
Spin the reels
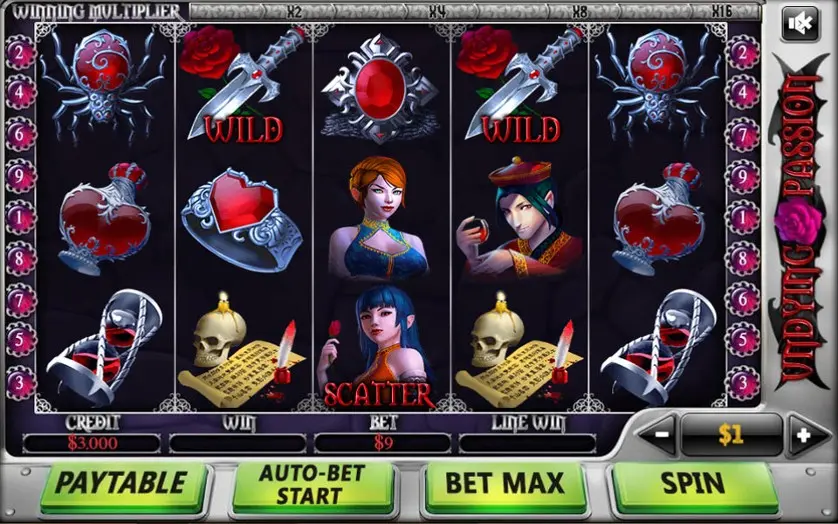point(693,484)
